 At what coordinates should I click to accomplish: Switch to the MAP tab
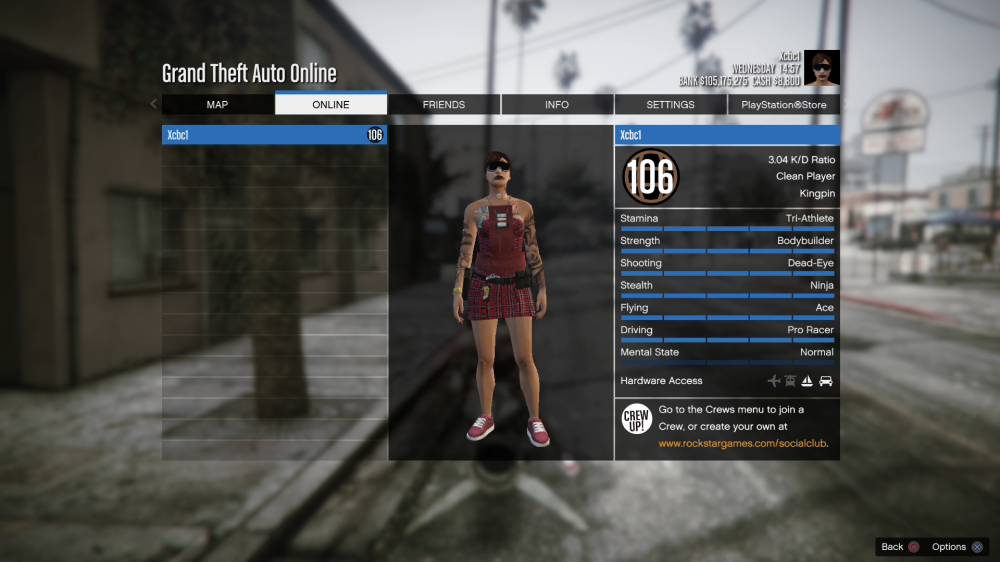[x=217, y=104]
